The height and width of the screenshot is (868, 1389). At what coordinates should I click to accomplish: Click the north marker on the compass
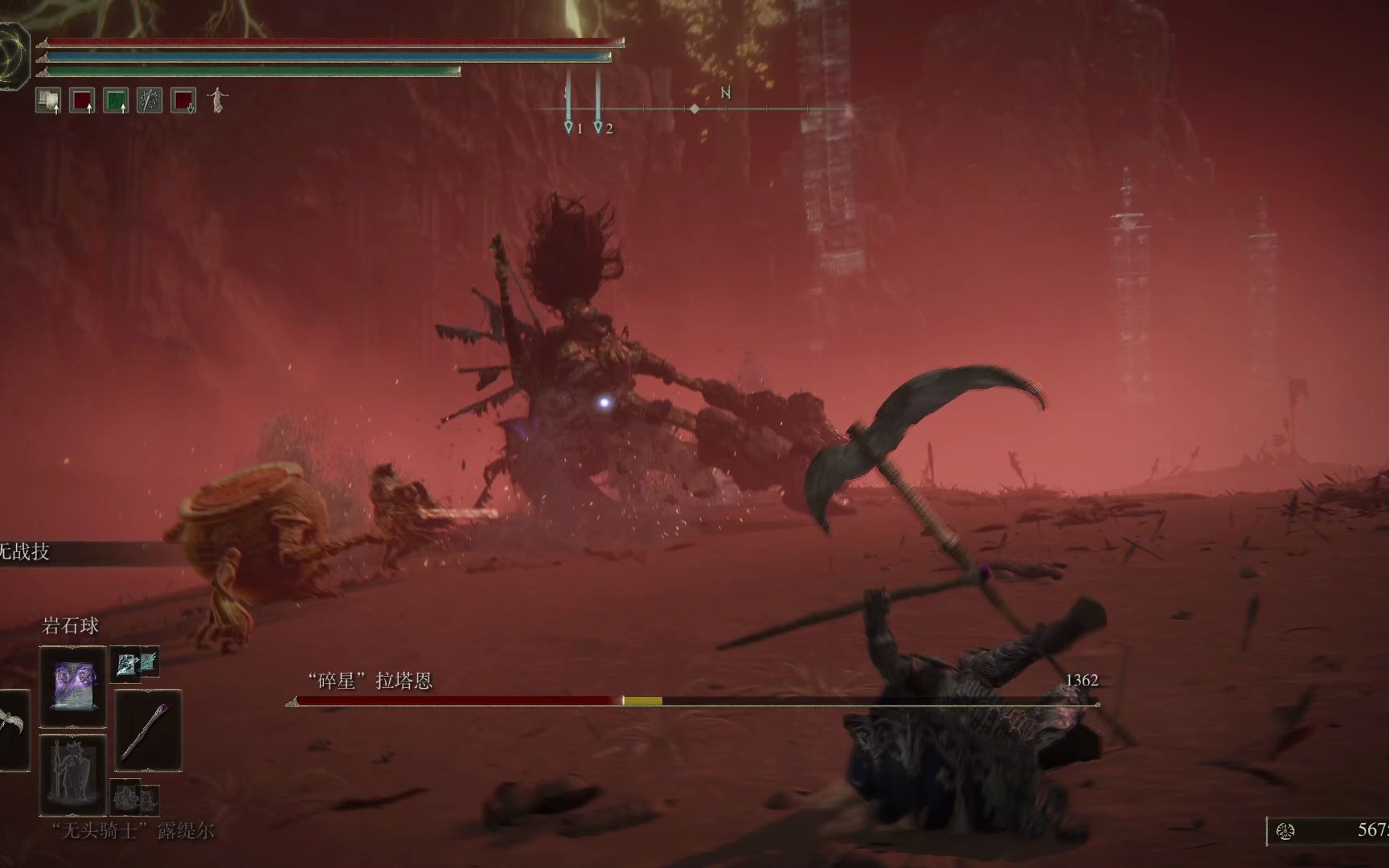coord(726,93)
